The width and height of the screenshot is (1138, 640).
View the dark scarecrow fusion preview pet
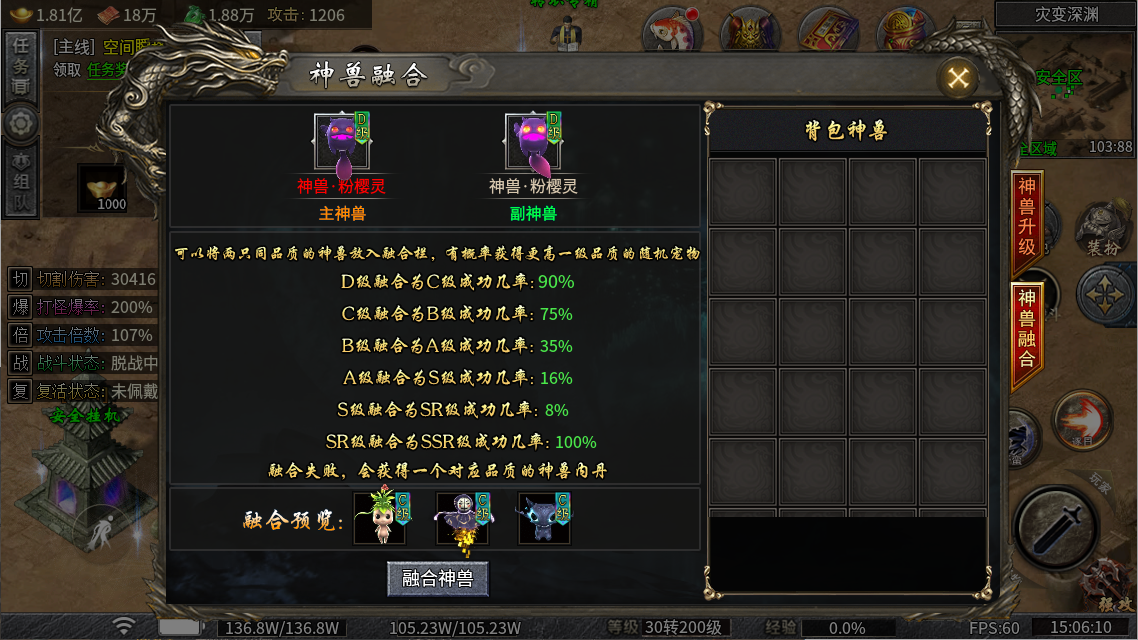point(462,517)
